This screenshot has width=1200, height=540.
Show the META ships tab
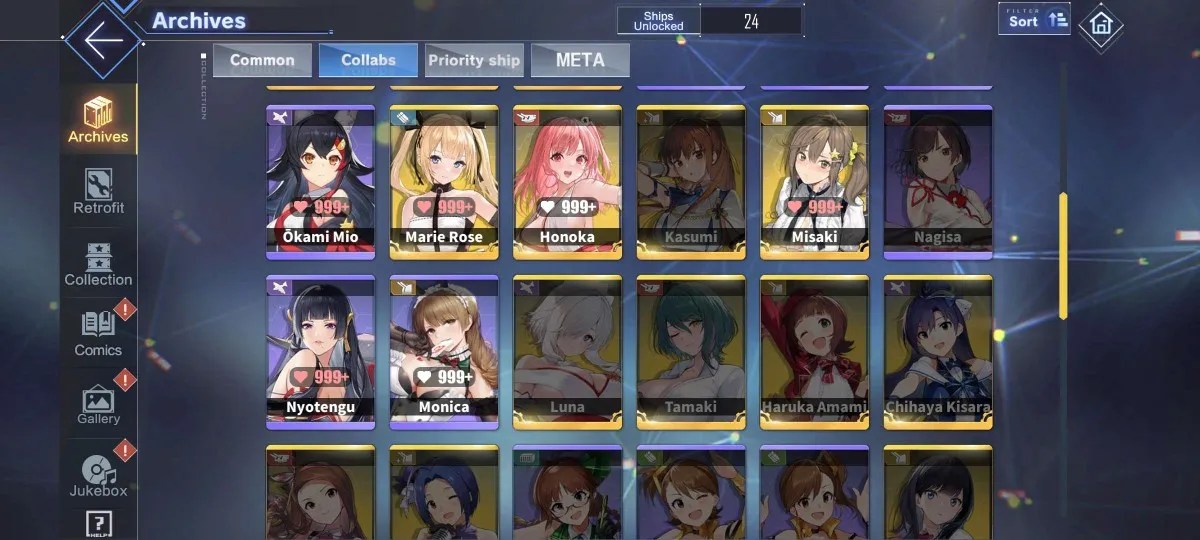point(580,60)
